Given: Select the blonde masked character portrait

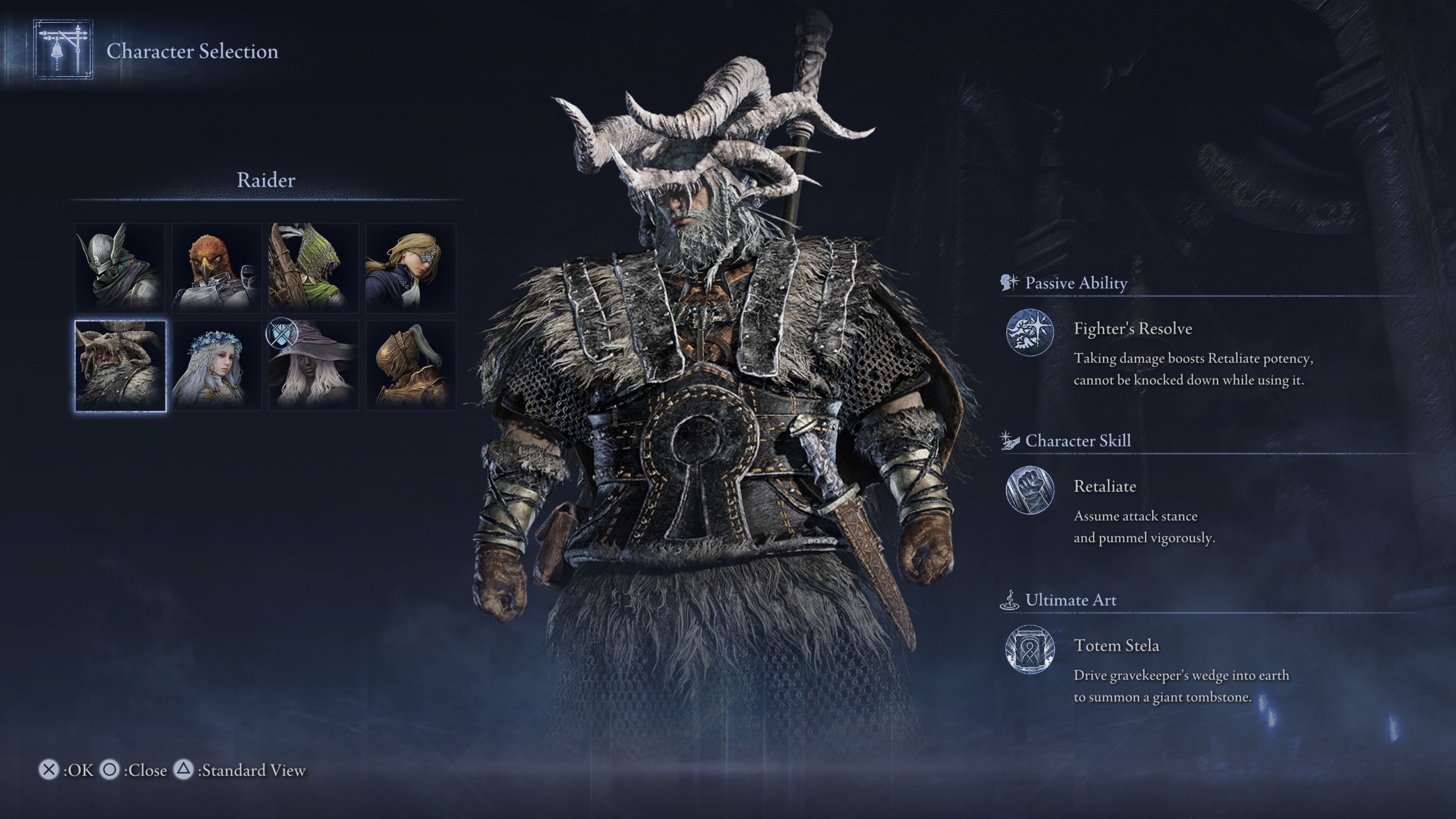Looking at the screenshot, I should 411,268.
